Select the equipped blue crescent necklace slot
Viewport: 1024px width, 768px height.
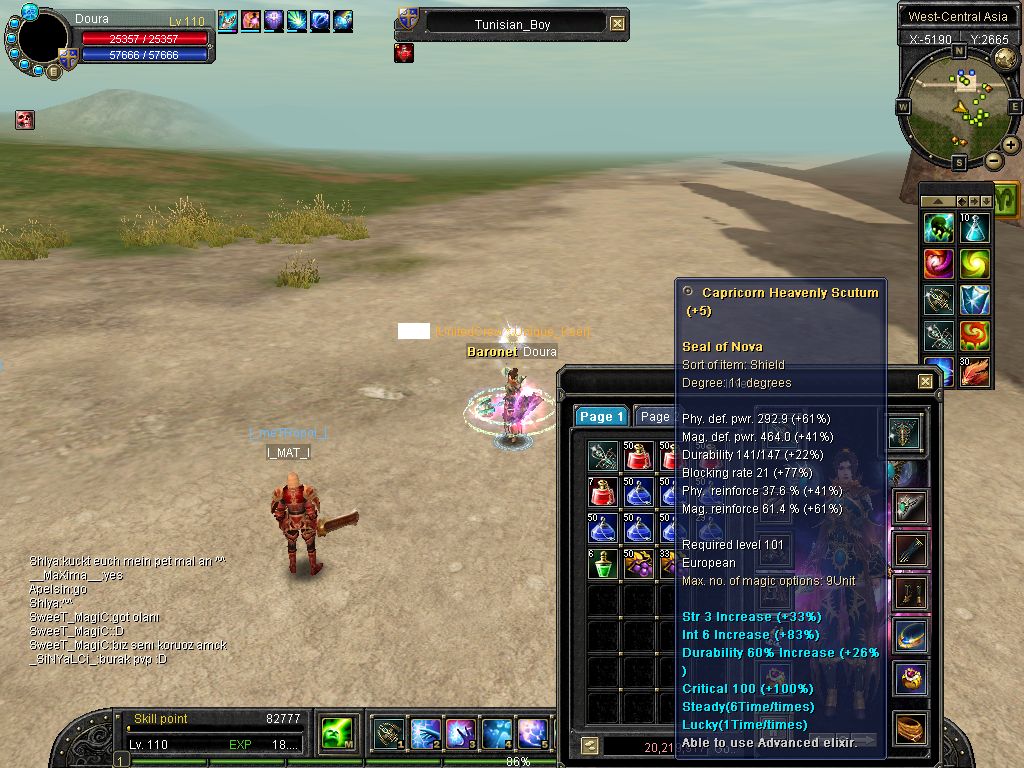pyautogui.click(x=910, y=635)
